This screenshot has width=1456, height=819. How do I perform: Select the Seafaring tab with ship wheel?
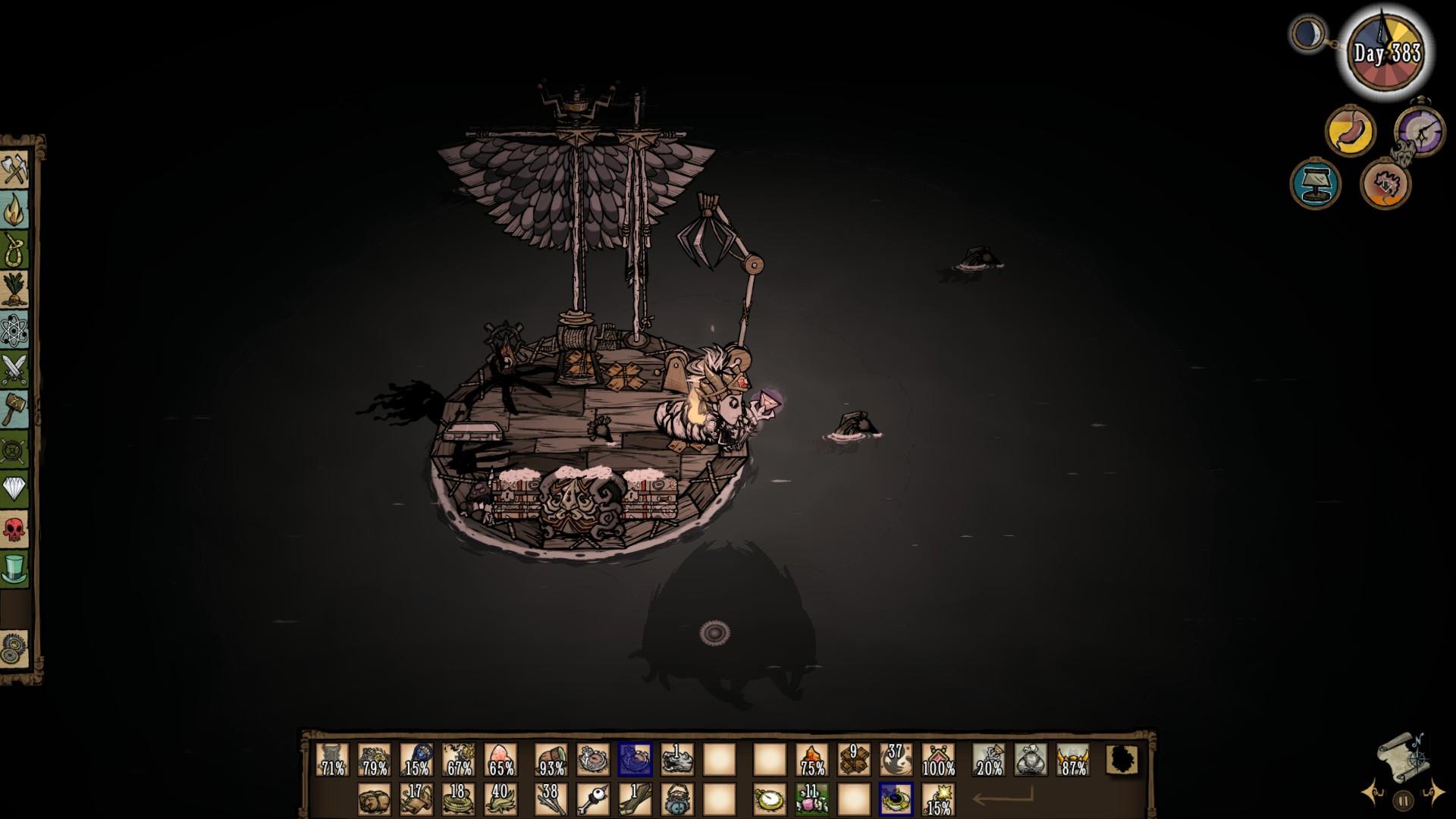point(14,452)
